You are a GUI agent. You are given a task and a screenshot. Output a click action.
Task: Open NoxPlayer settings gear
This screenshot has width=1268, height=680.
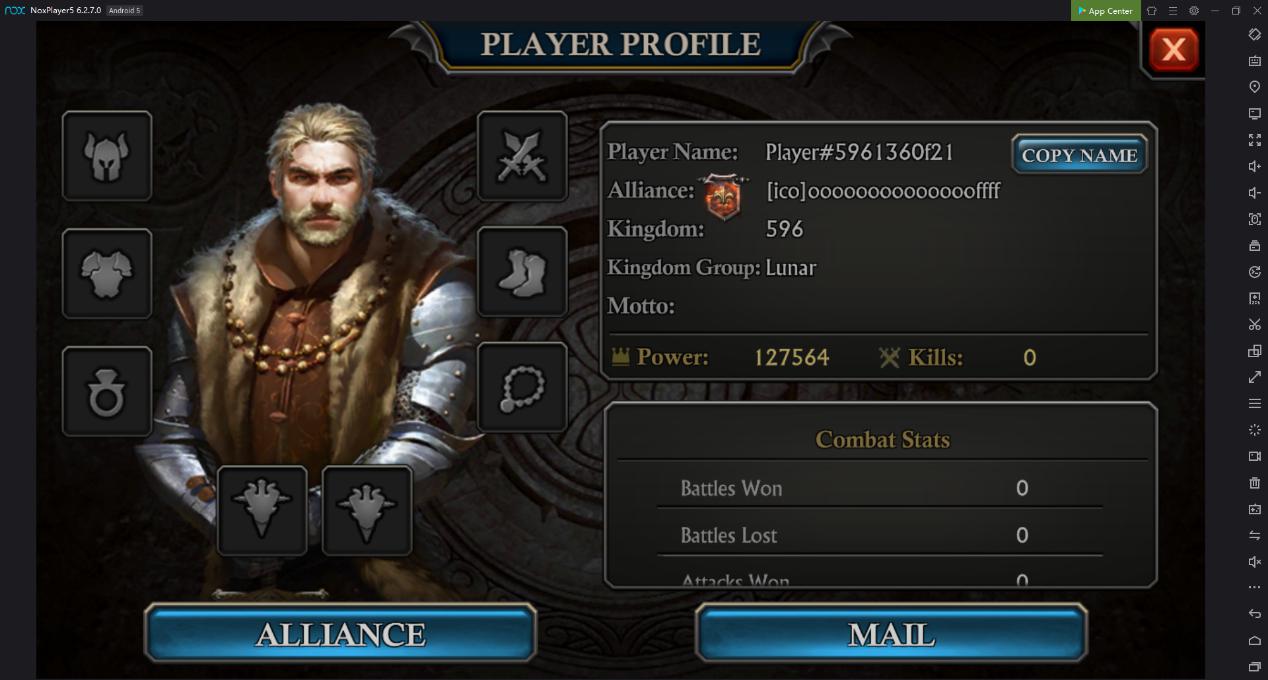coord(1194,11)
